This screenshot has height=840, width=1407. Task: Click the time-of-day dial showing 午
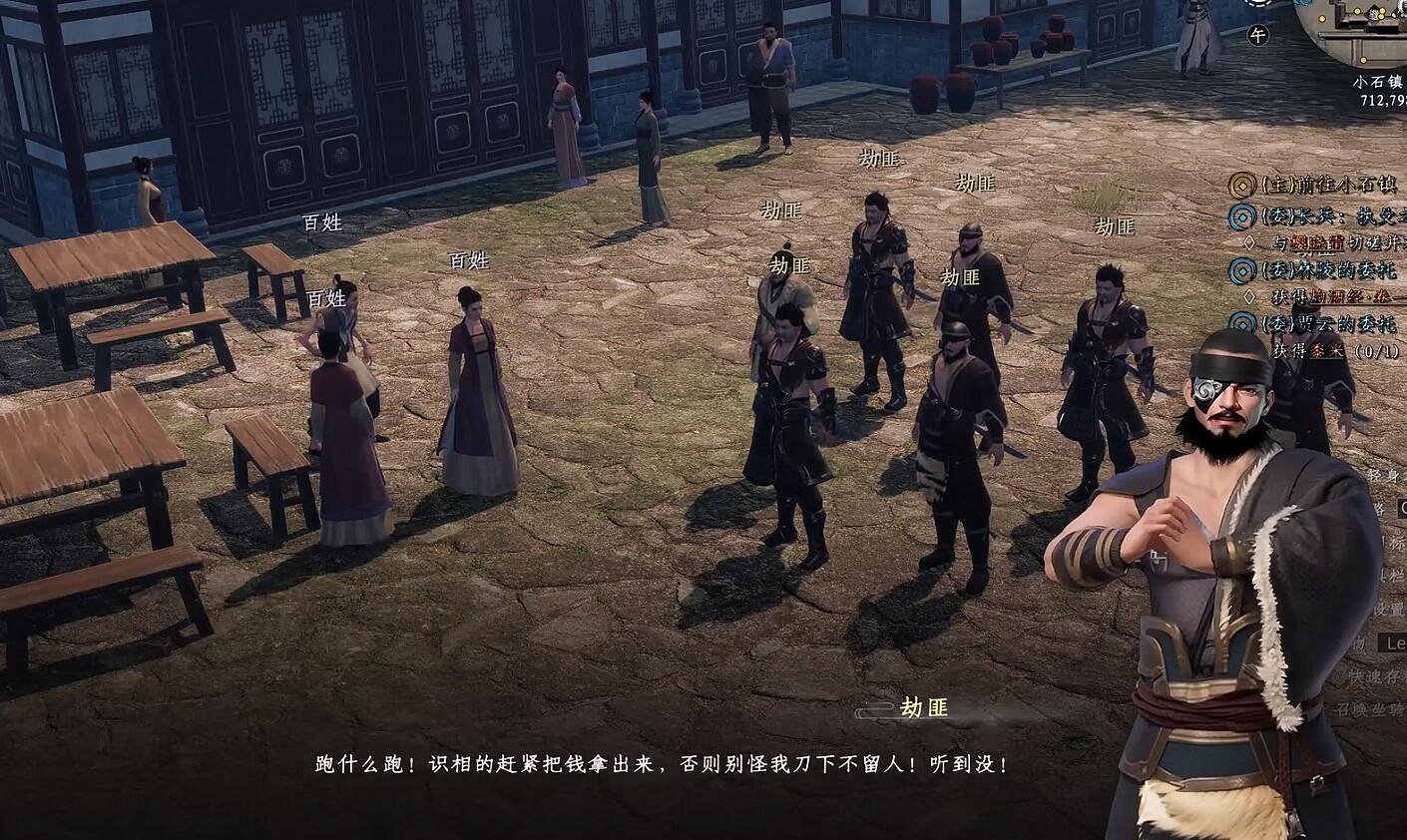(x=1256, y=33)
